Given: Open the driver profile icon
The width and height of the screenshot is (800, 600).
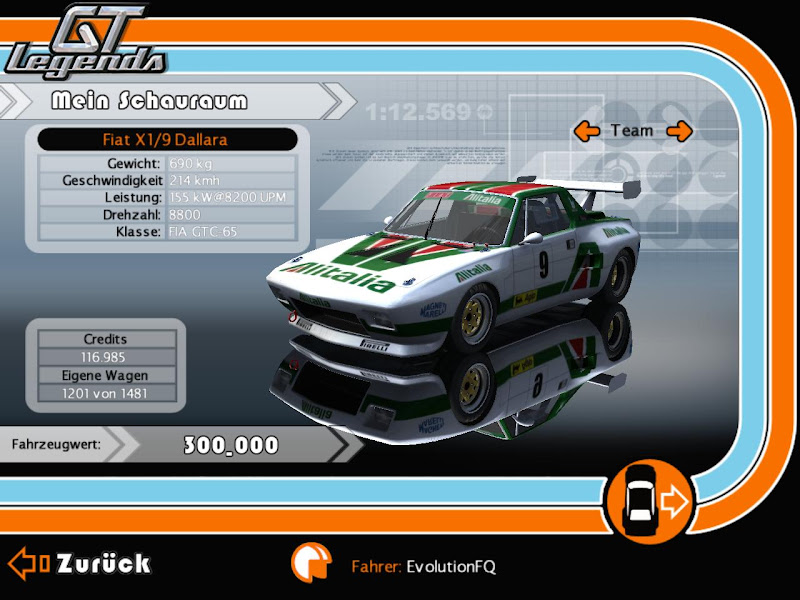Looking at the screenshot, I should pos(311,564).
